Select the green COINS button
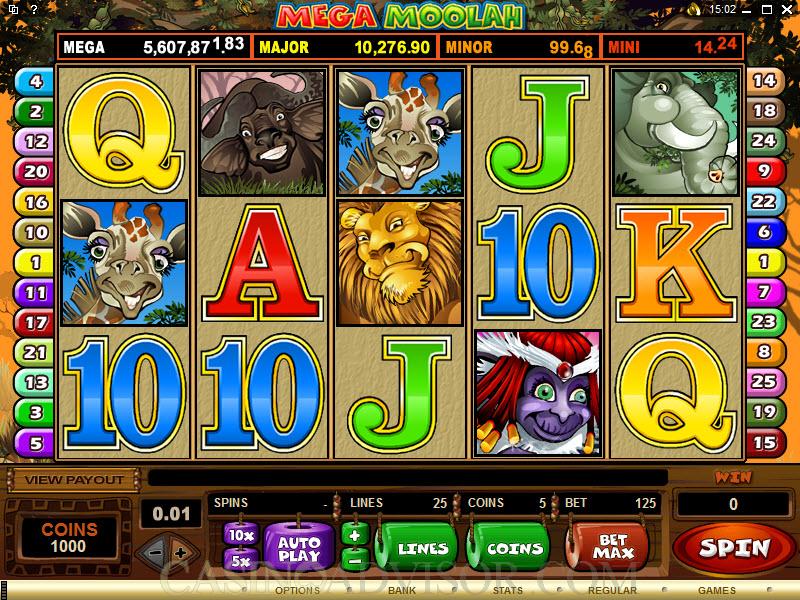 [x=514, y=548]
